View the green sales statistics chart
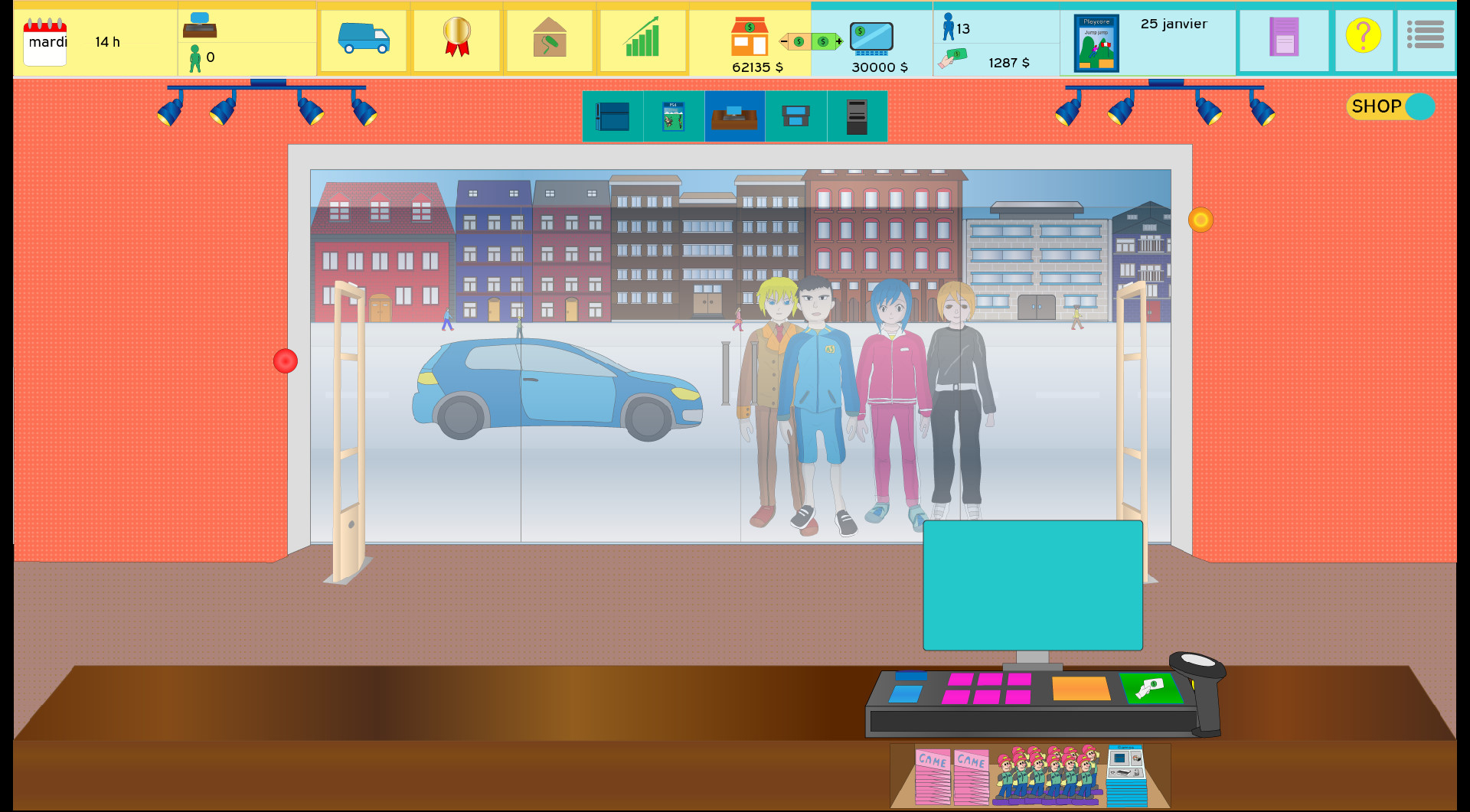Image resolution: width=1470 pixels, height=812 pixels. click(643, 40)
